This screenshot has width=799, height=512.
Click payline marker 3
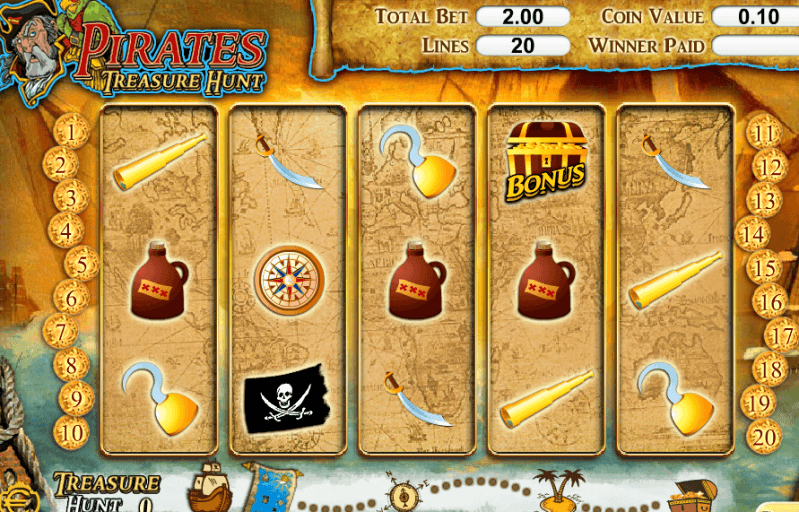[x=71, y=195]
